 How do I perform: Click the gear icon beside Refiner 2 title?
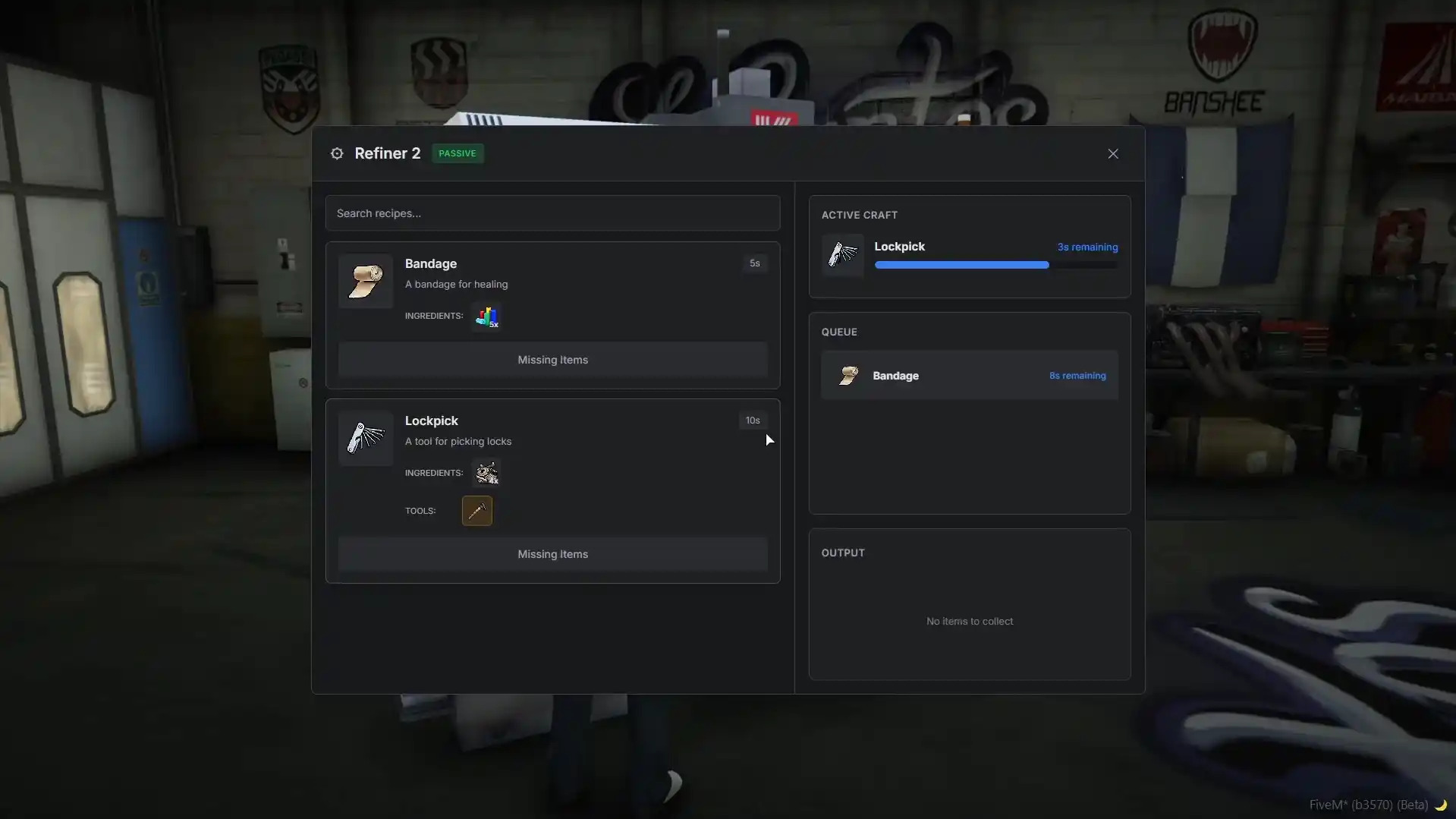point(337,153)
